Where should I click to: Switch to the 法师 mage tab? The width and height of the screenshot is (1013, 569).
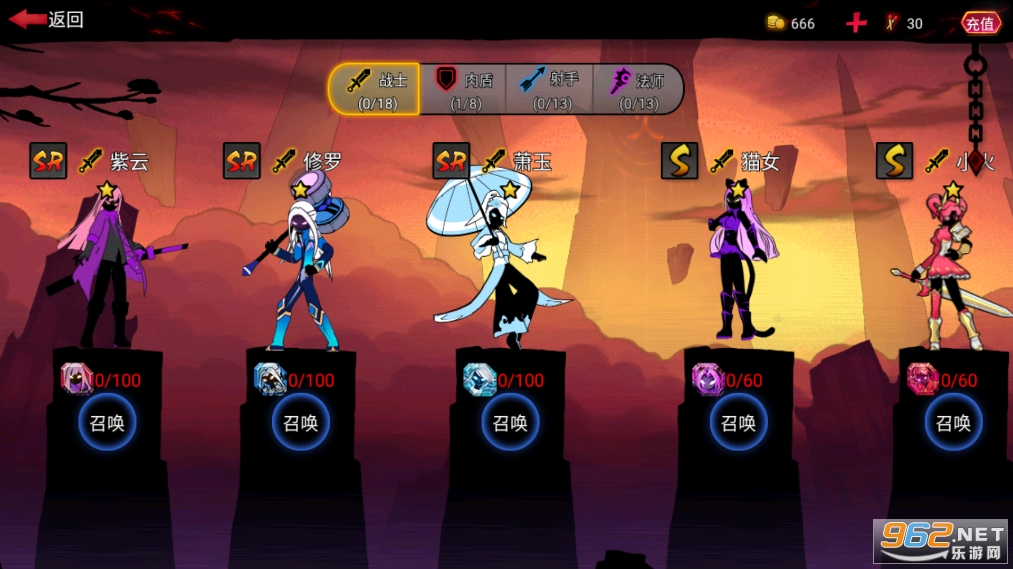click(637, 90)
